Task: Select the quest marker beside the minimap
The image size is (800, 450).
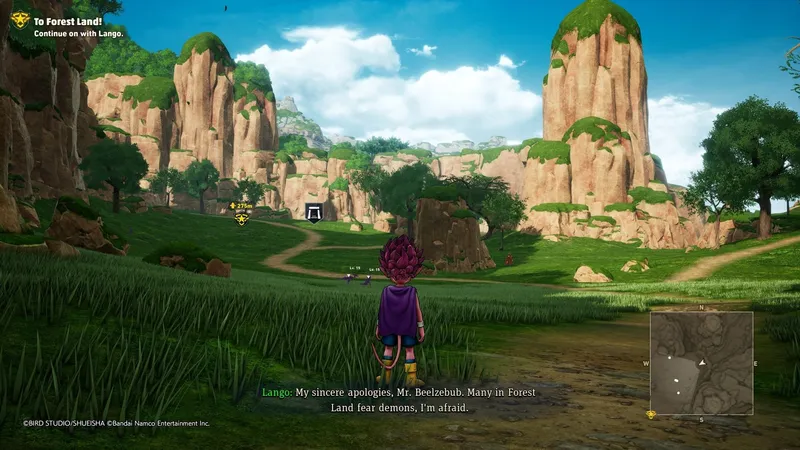Action: 651,413
